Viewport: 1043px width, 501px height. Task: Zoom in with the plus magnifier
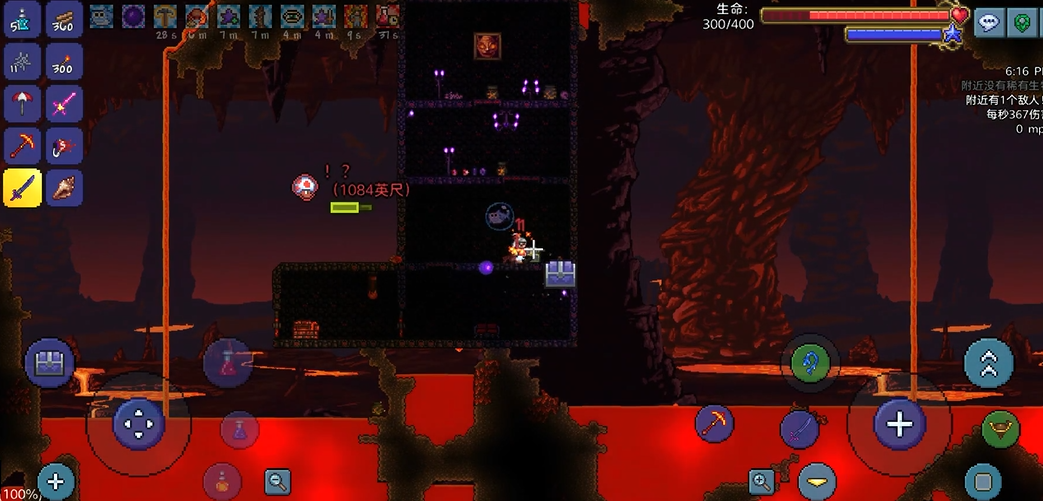click(761, 482)
